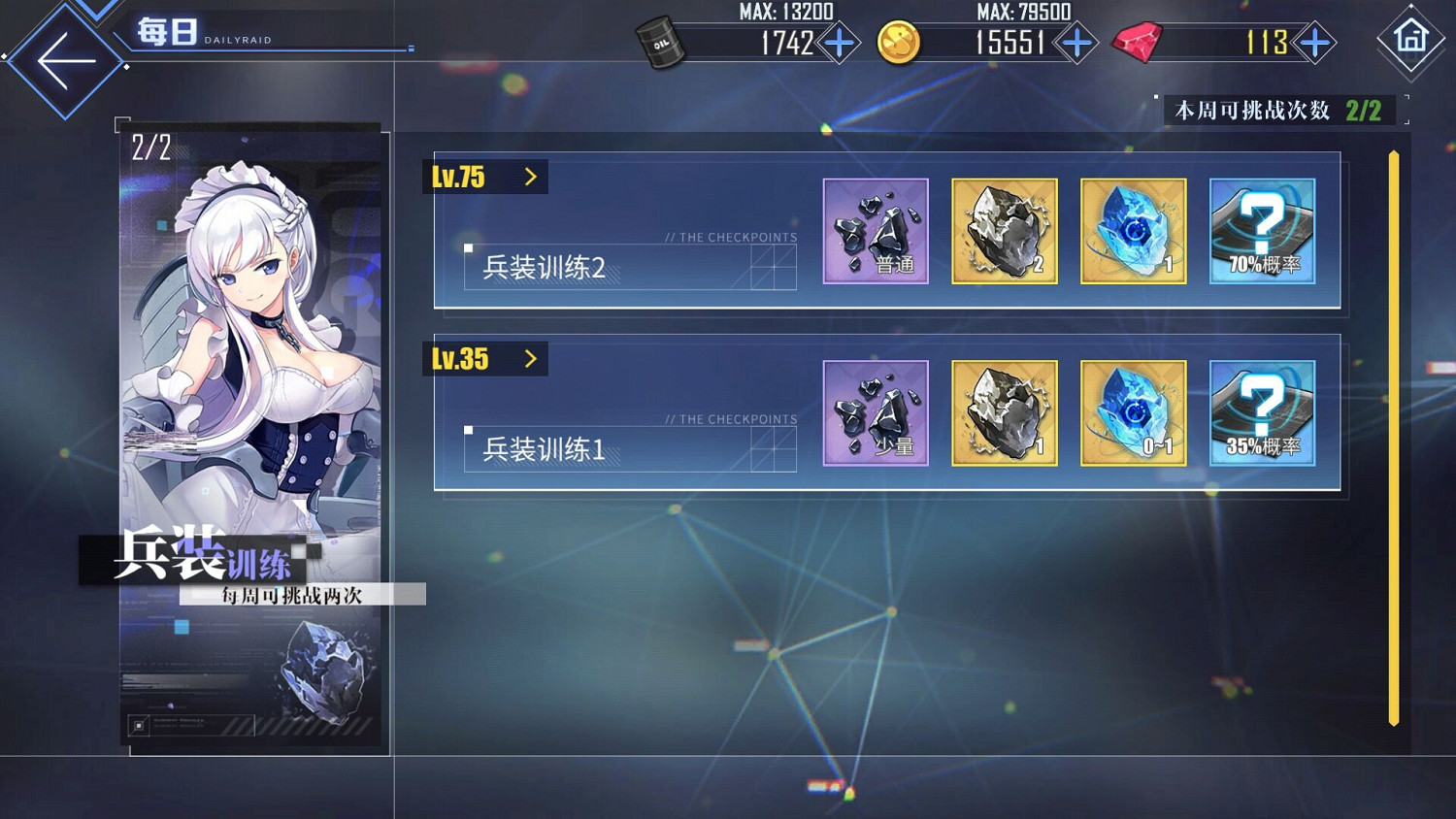
Task: Select the 兵装训练1 stage entry
Action: 546,449
